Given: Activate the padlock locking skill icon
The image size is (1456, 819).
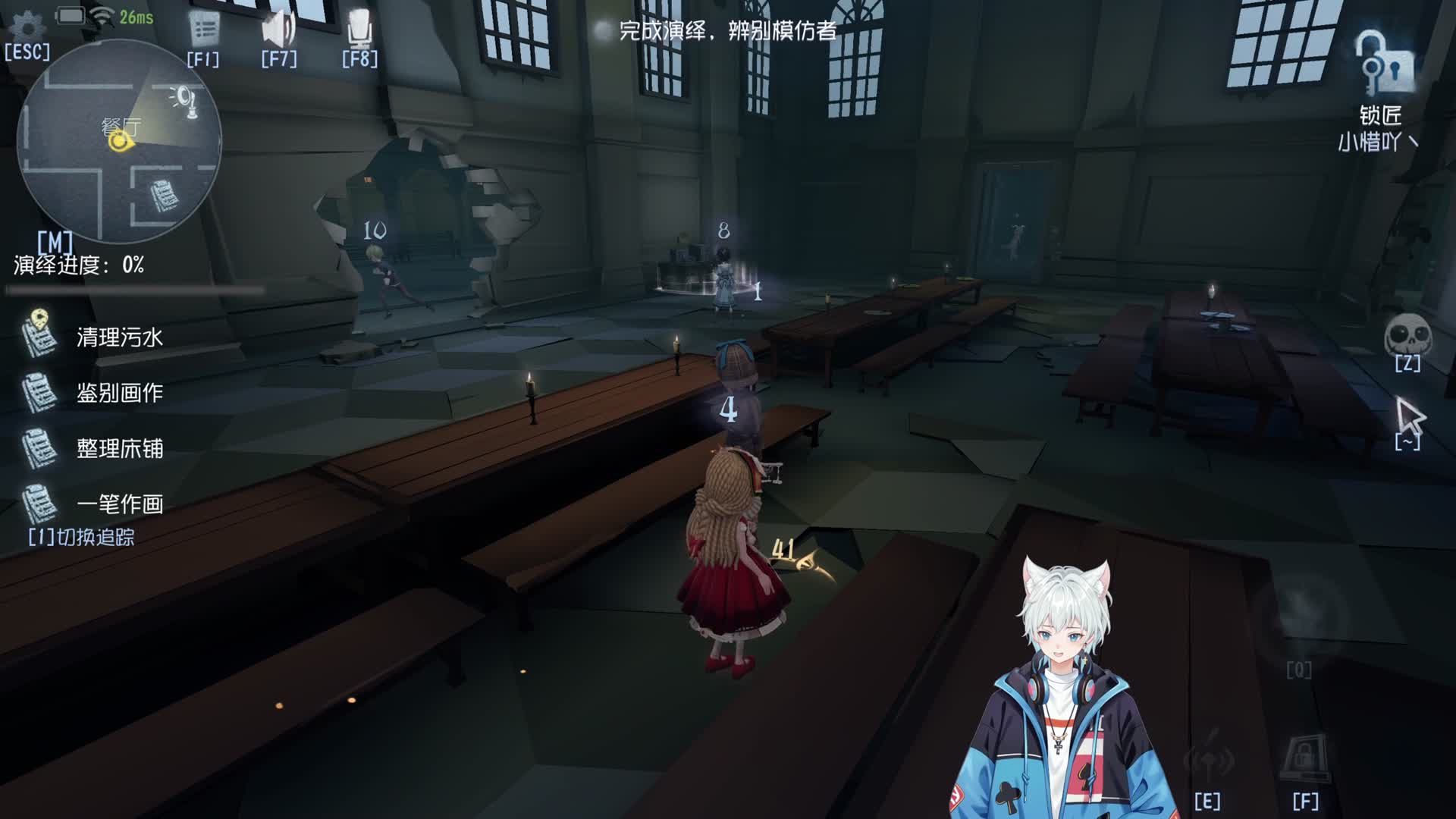Looking at the screenshot, I should click(x=1304, y=759).
